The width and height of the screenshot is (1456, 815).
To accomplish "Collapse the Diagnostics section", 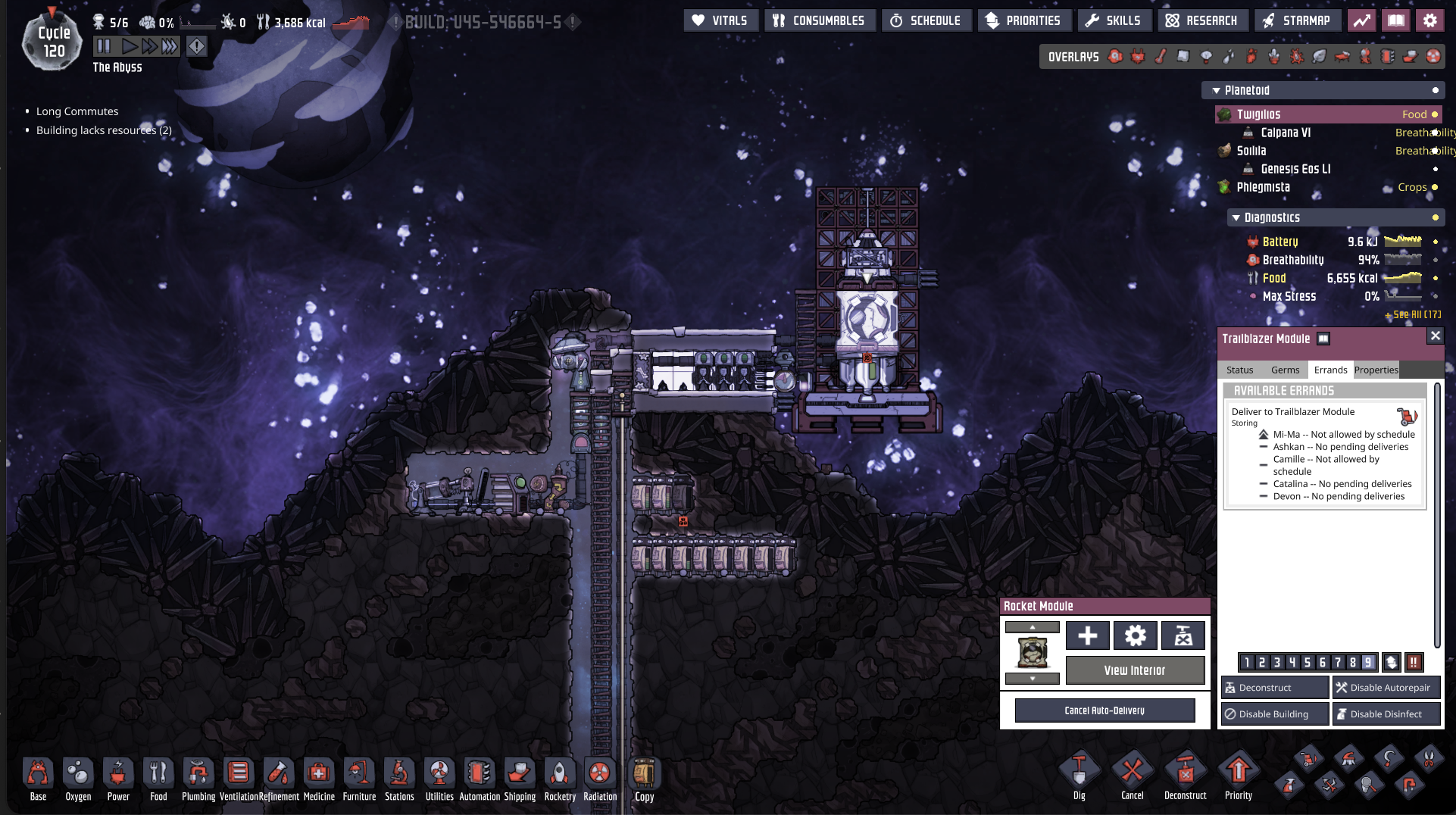I will (x=1236, y=218).
